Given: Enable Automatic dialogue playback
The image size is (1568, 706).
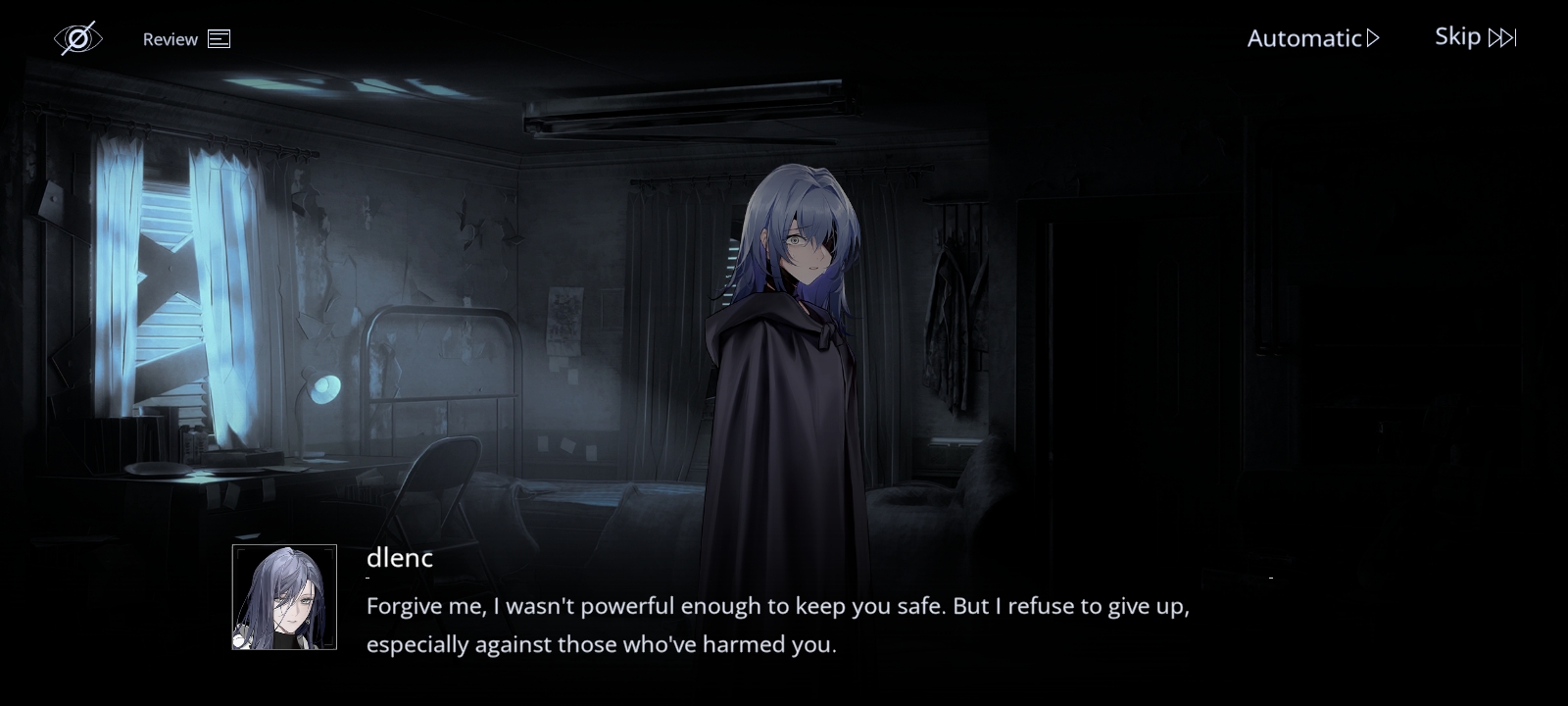Looking at the screenshot, I should pos(1312,38).
